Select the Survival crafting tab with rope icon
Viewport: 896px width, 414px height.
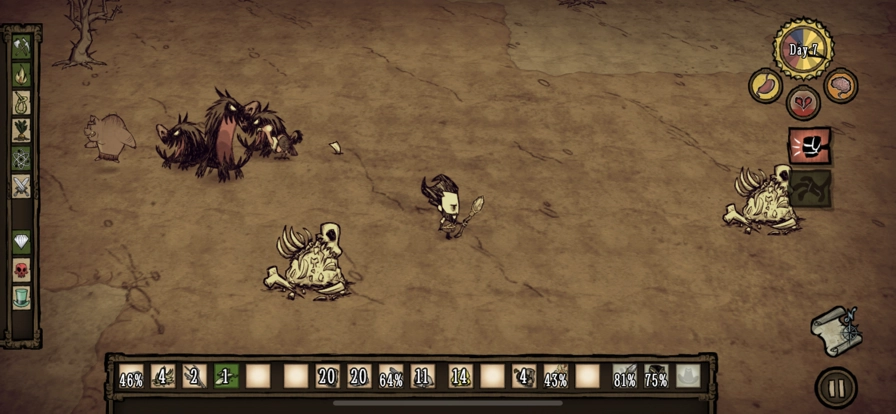(21, 102)
